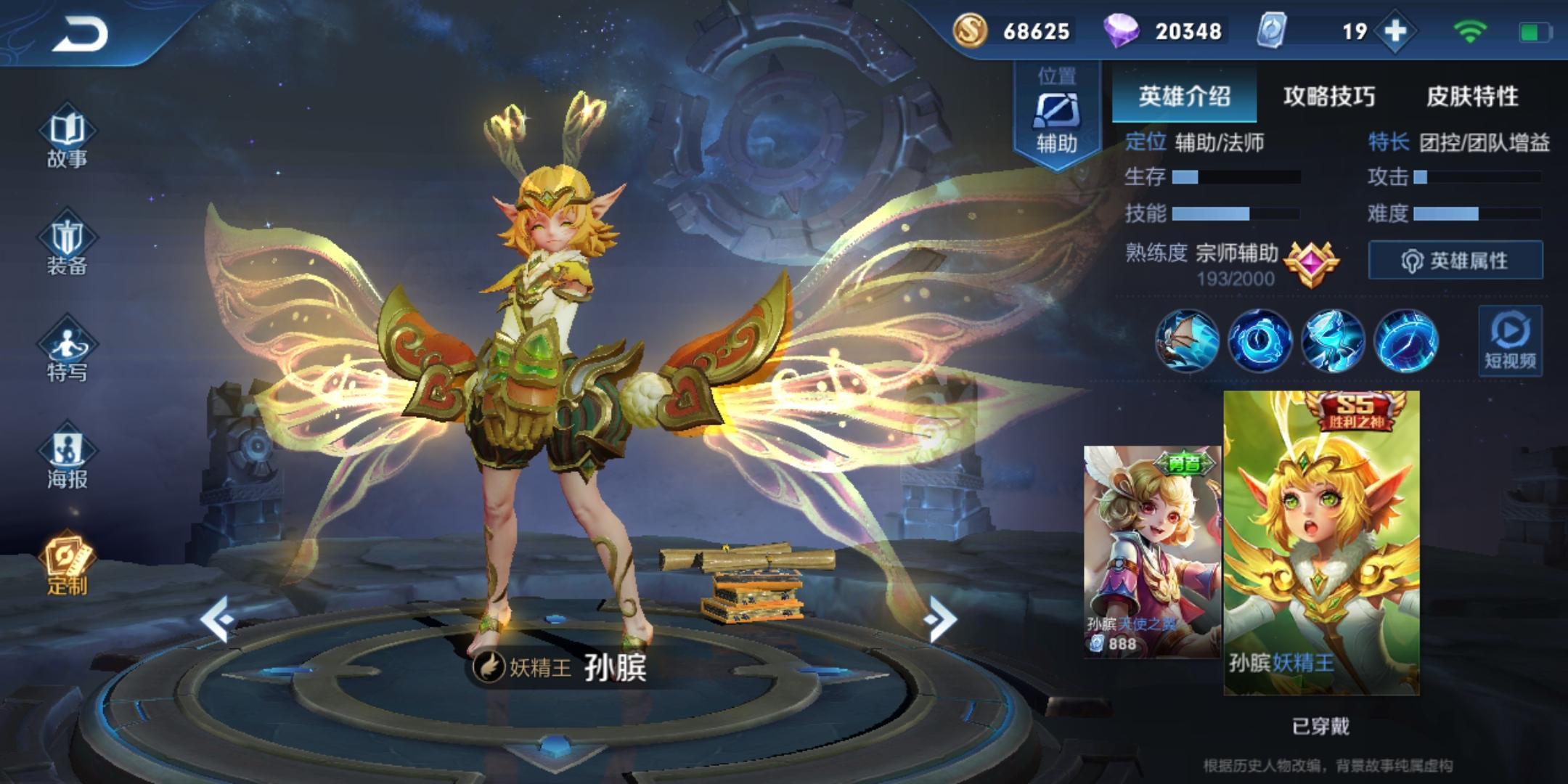Show the 海报 poster view
This screenshot has height=784, width=1568.
pos(67,460)
